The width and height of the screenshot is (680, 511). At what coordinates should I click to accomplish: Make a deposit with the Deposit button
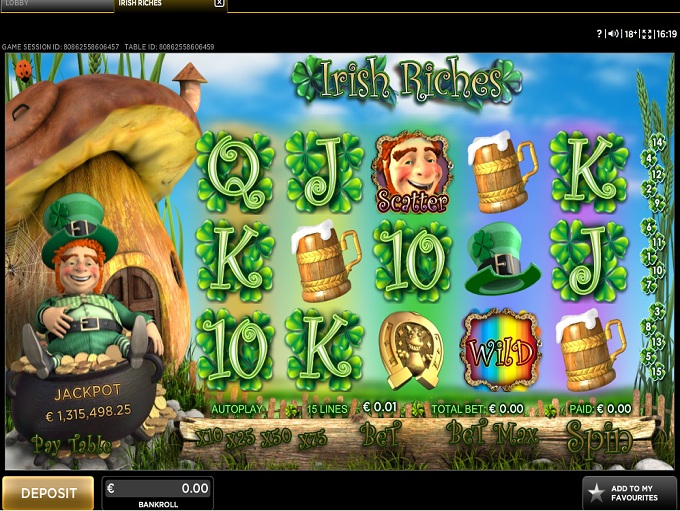click(48, 493)
